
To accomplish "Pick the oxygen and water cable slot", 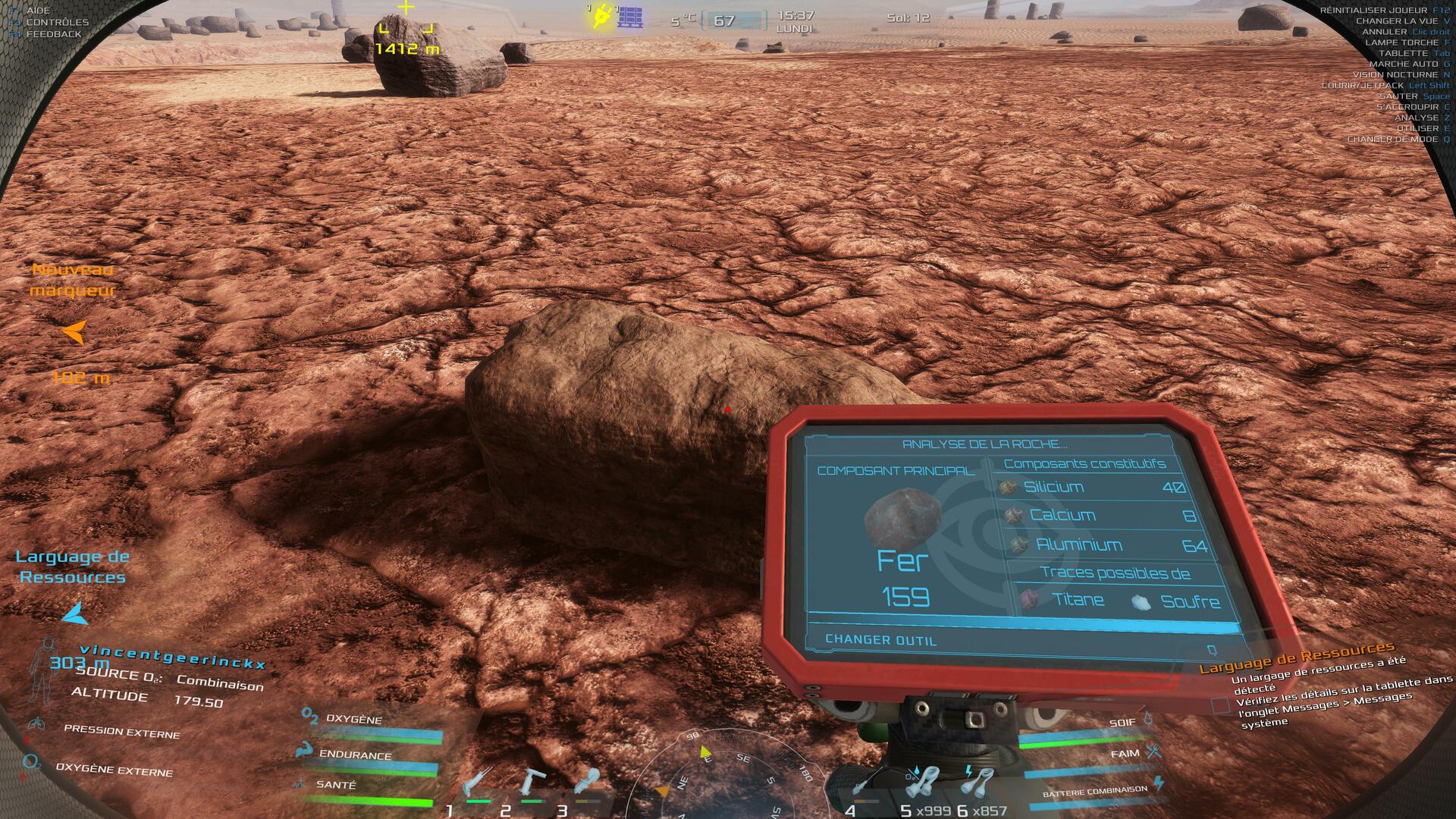I will pos(923,785).
